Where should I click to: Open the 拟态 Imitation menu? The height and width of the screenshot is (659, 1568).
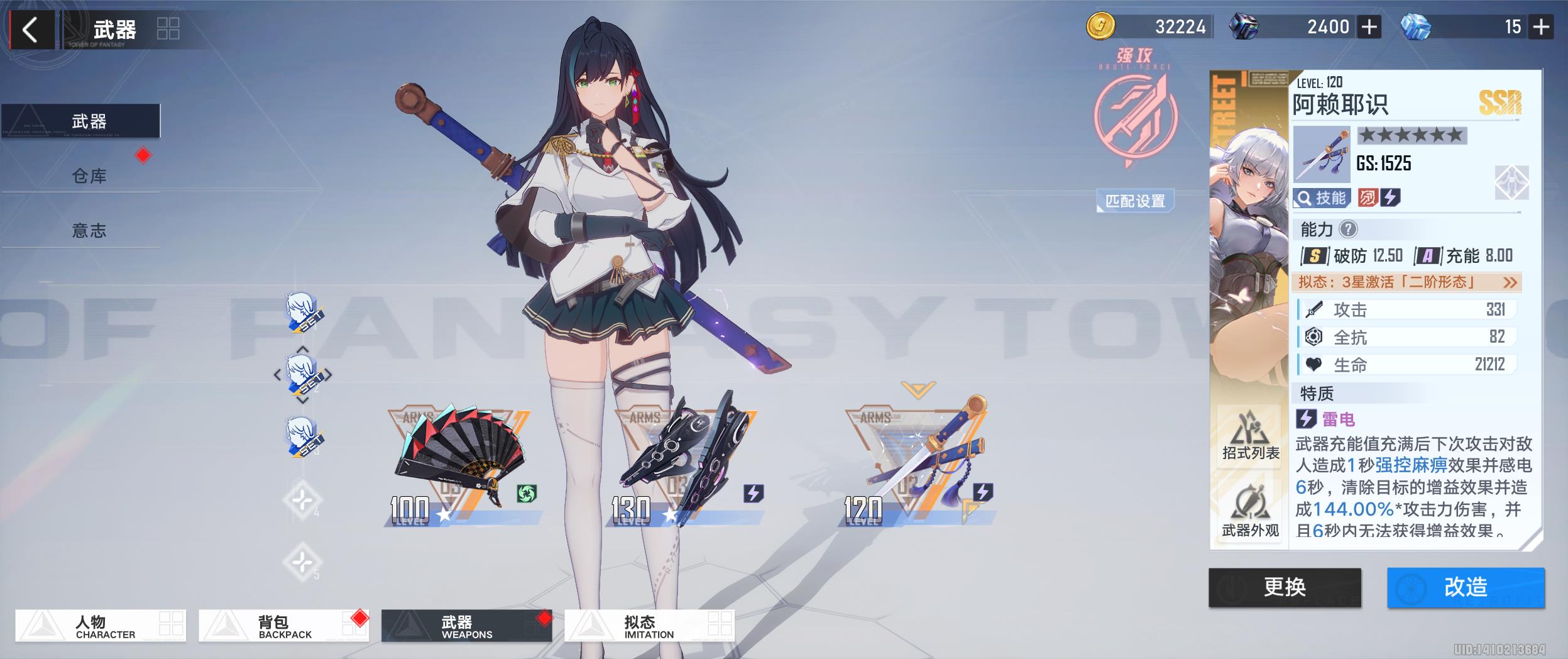coord(649,626)
